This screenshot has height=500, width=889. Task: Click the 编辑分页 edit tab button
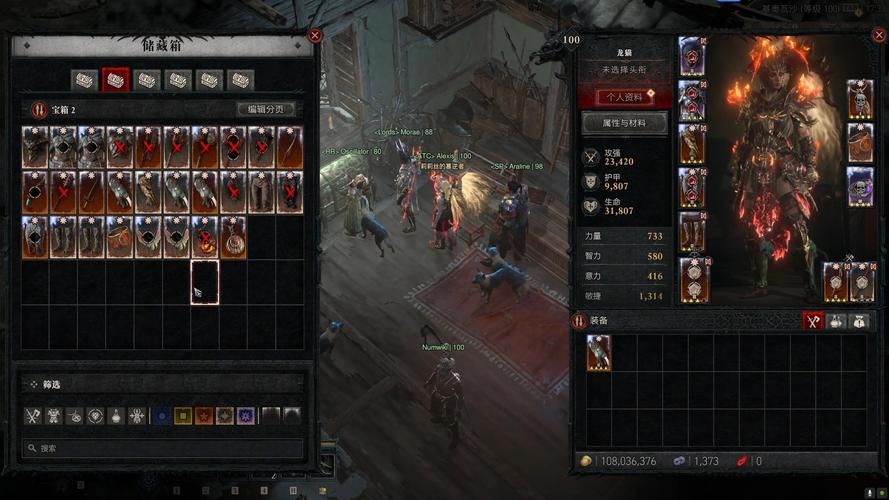[x=266, y=110]
